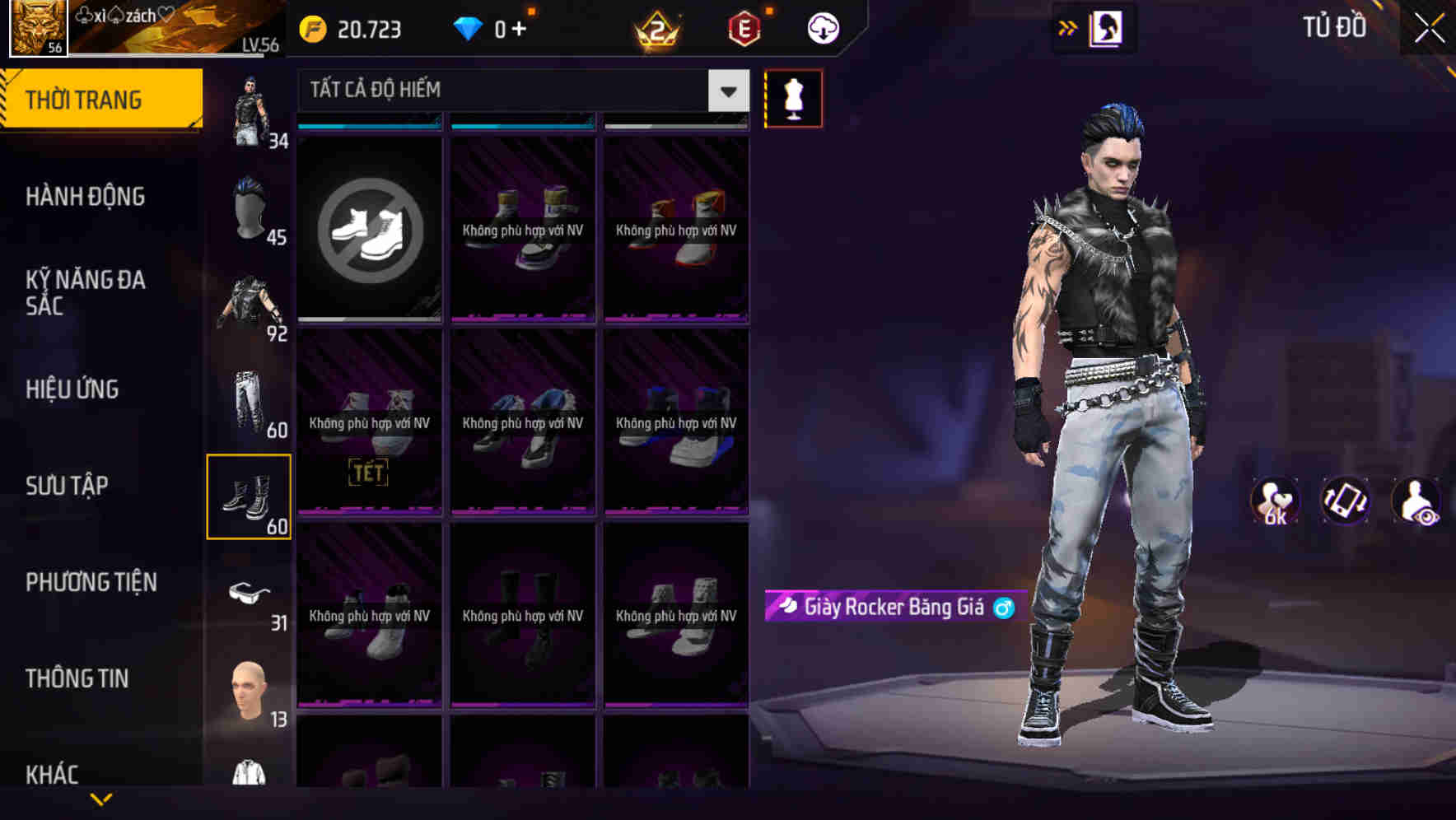This screenshot has width=1456, height=820.
Task: Click the red E event badge icon
Action: [x=740, y=27]
